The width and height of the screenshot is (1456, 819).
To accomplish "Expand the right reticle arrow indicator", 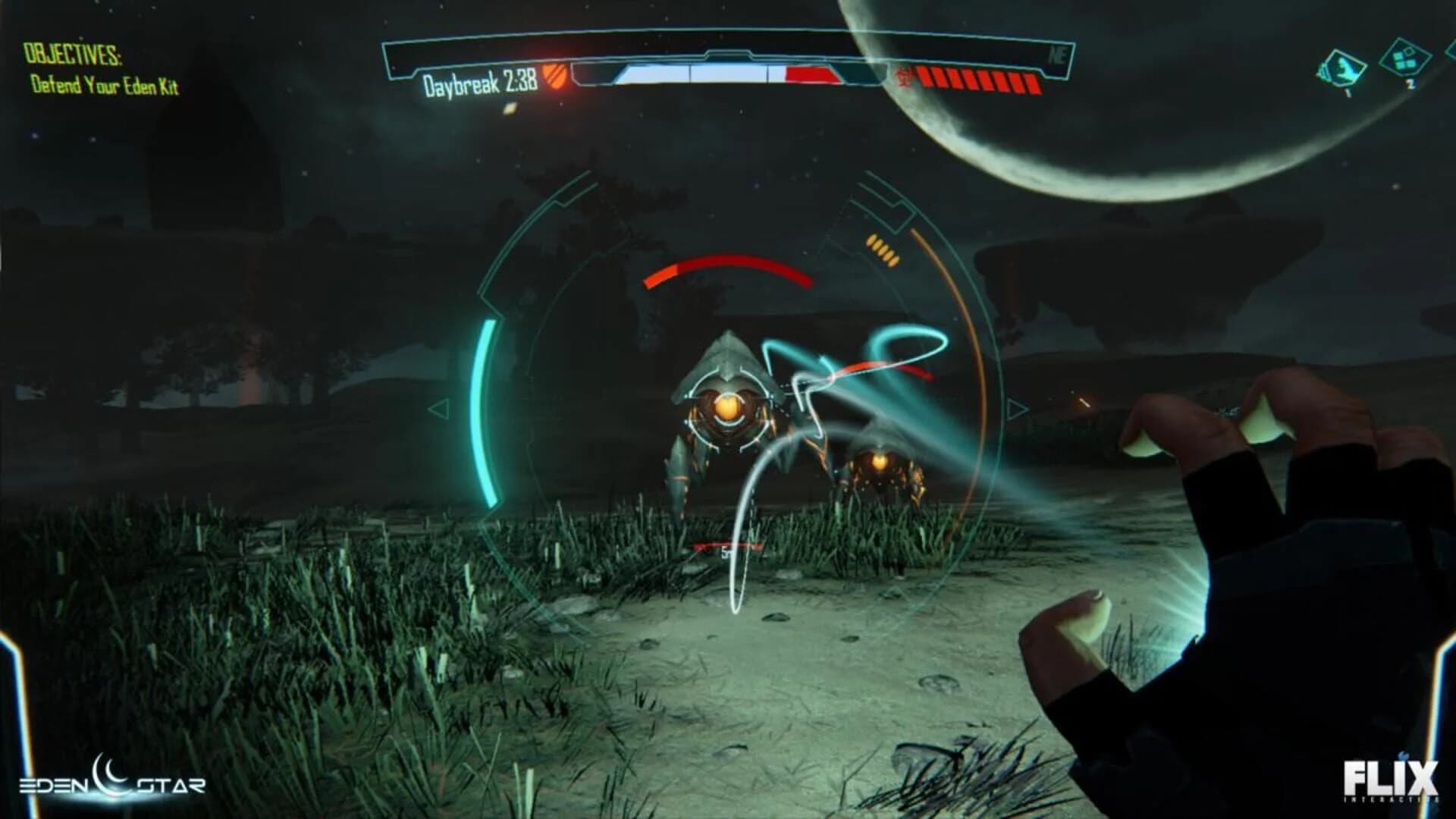I will point(1015,410).
